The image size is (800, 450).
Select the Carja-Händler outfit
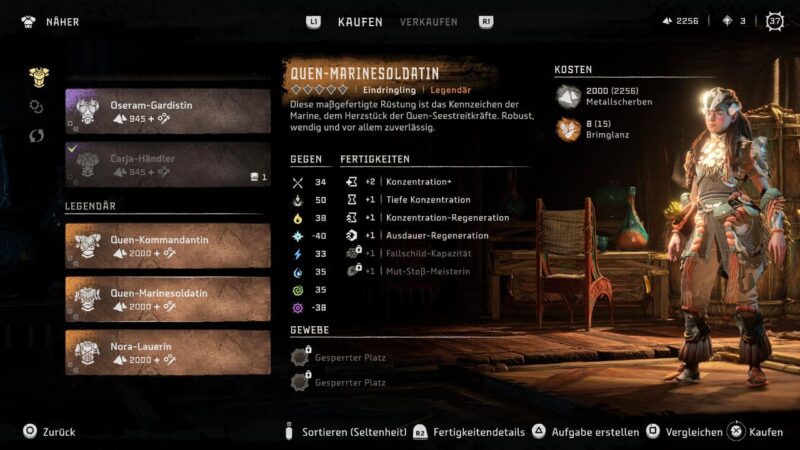pos(168,164)
